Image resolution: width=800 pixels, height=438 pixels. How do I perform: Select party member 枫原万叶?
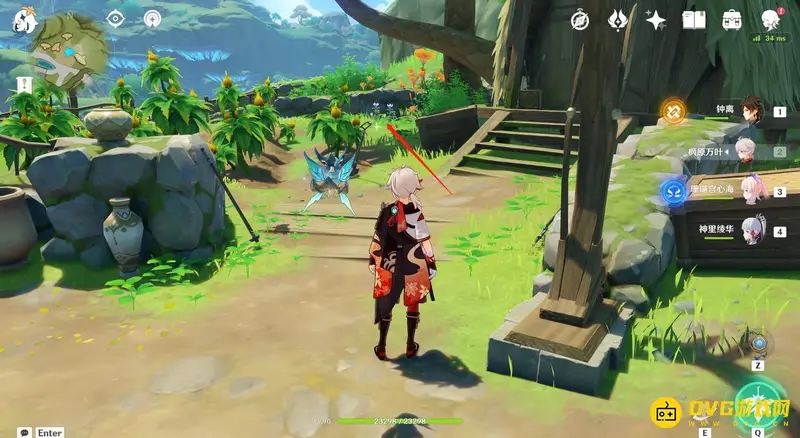(x=746, y=152)
